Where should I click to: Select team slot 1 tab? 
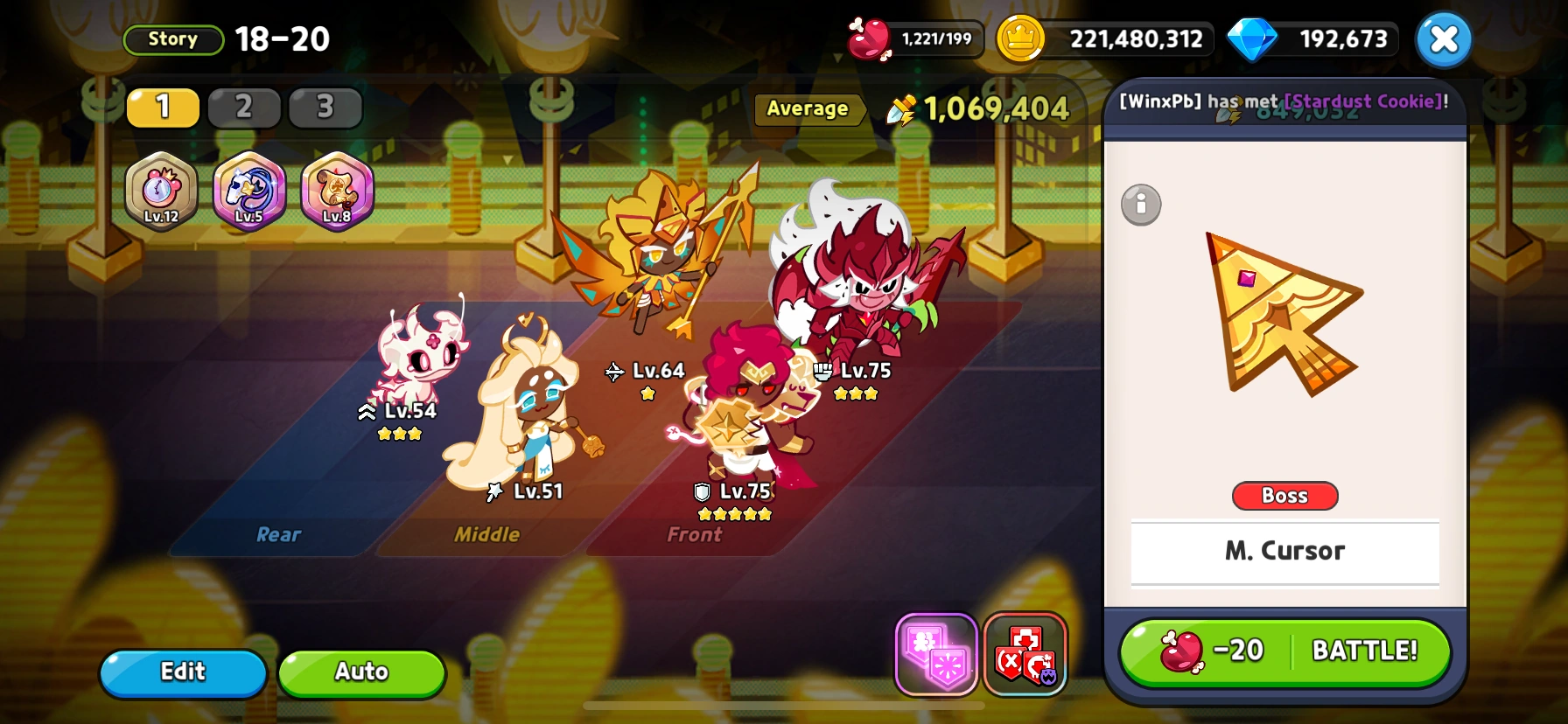tap(162, 107)
